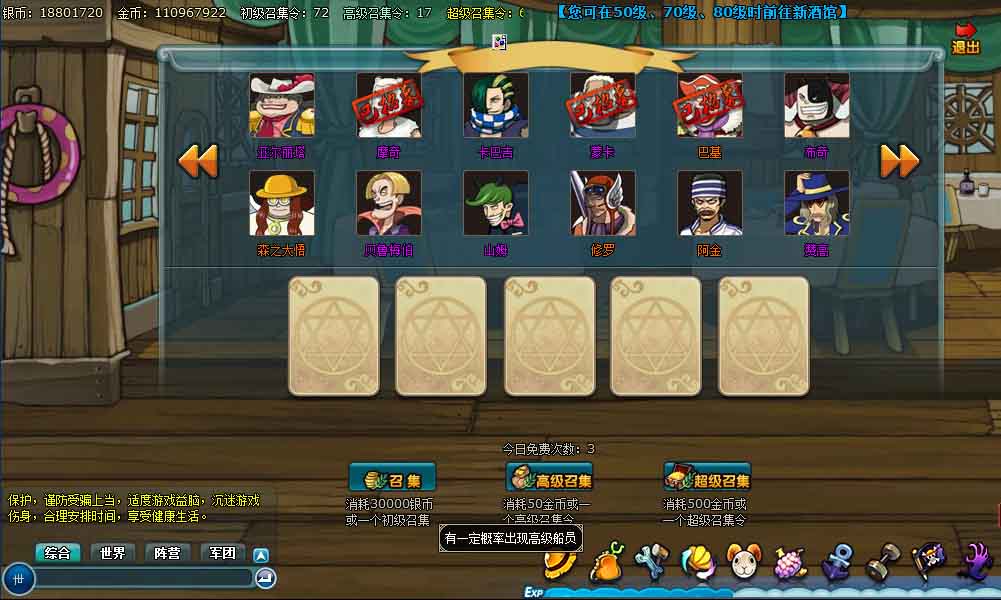Click the 召集 basic recruit button
The width and height of the screenshot is (1001, 600).
392,477
